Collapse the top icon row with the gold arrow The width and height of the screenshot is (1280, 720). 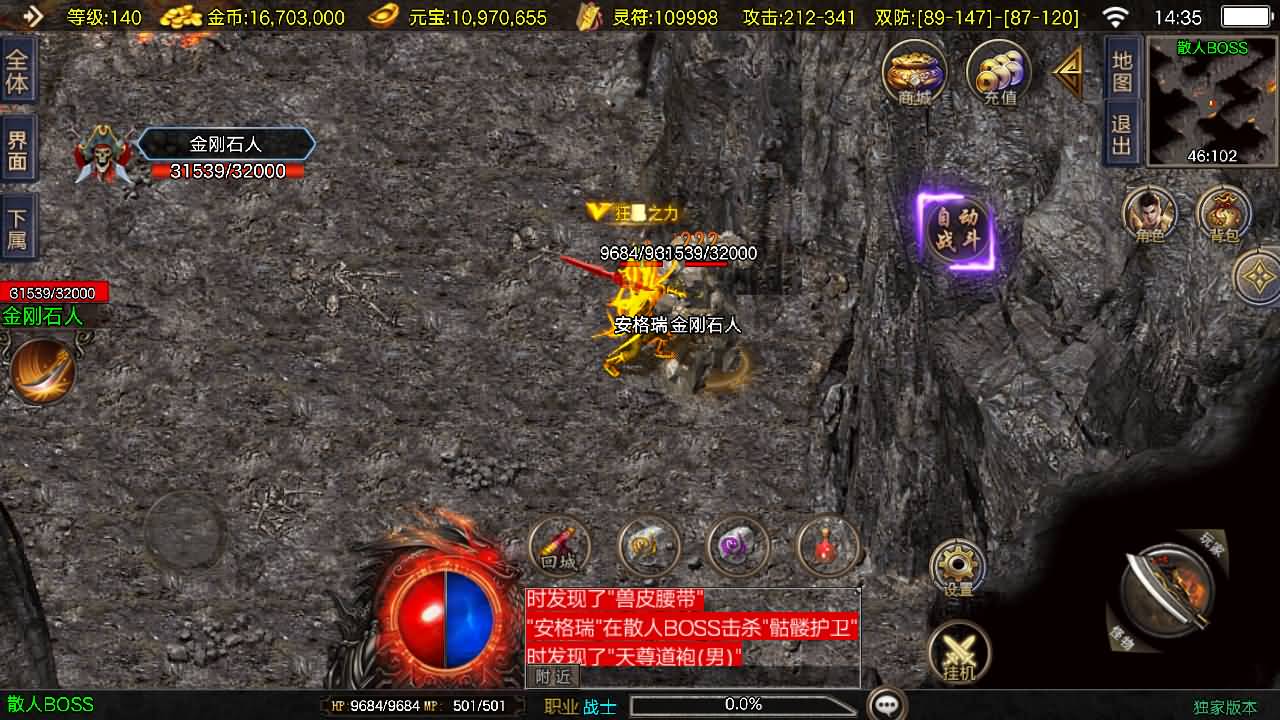pos(1068,71)
